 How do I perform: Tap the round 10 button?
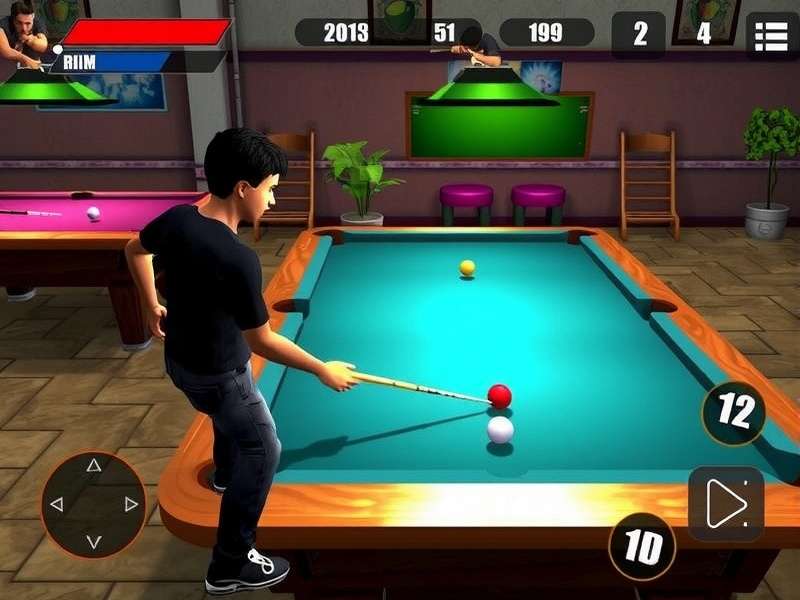pyautogui.click(x=642, y=546)
